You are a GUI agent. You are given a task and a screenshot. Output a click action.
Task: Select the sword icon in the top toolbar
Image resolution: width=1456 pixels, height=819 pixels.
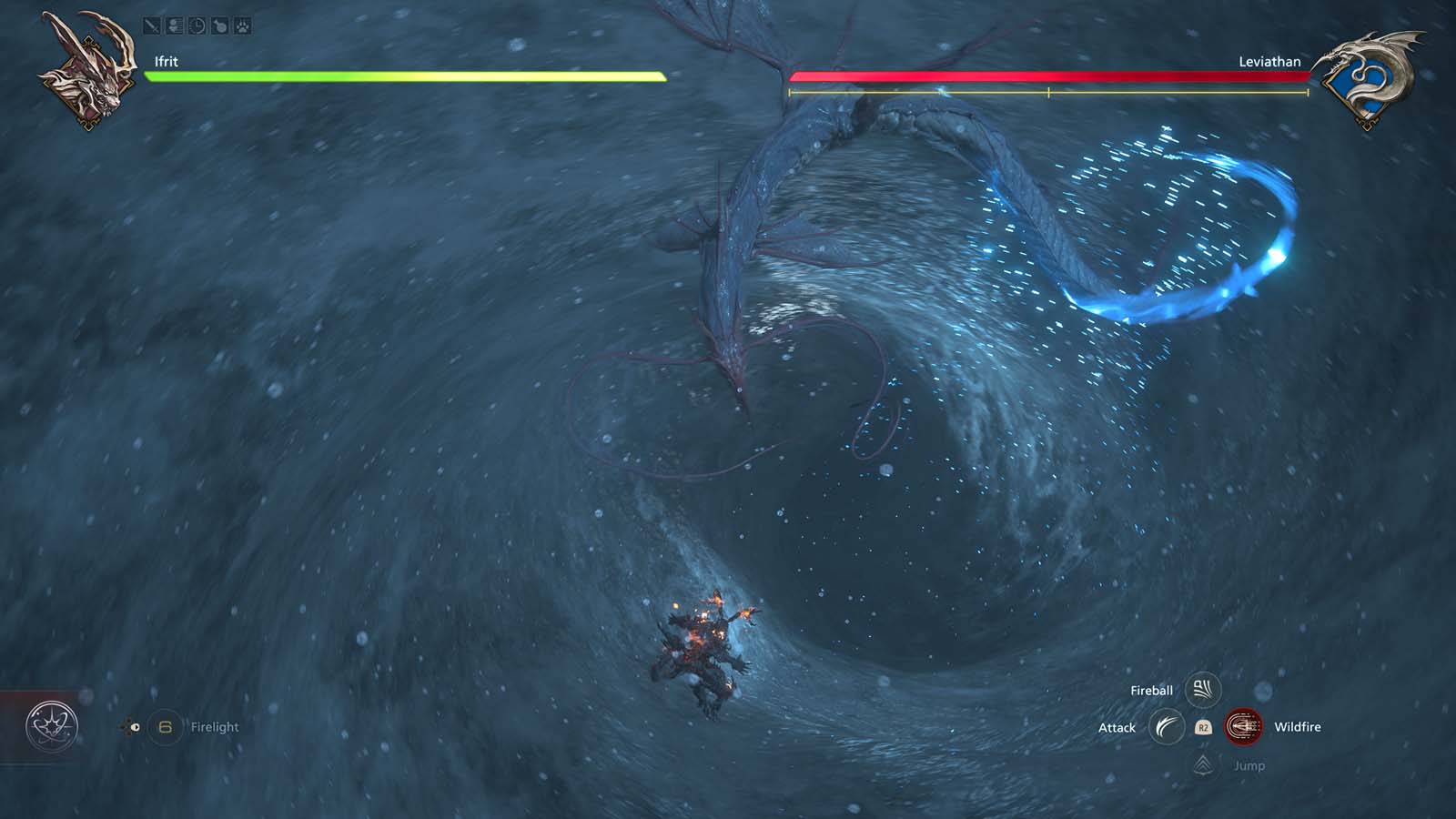coord(151,25)
